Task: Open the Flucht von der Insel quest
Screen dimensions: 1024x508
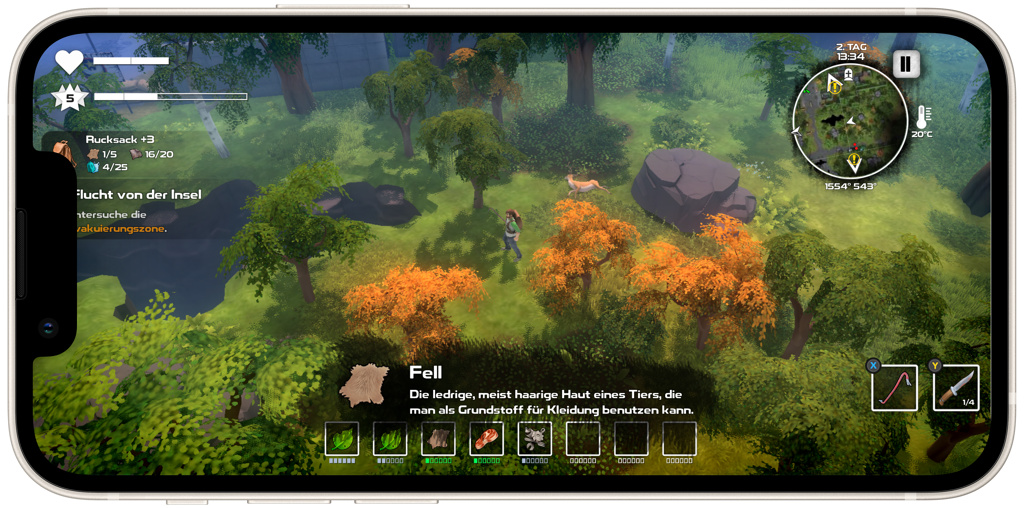Action: [138, 194]
